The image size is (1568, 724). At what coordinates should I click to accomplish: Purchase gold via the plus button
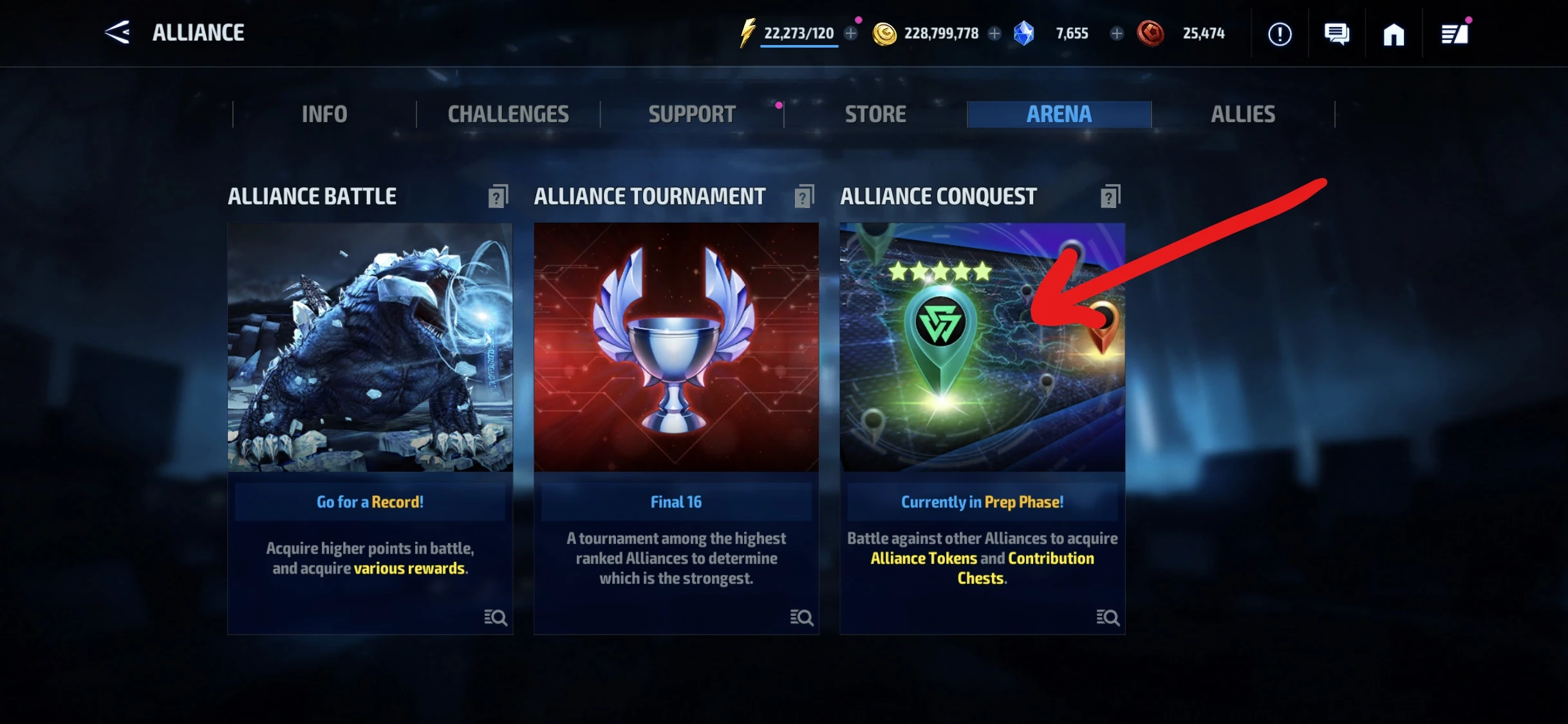click(994, 33)
